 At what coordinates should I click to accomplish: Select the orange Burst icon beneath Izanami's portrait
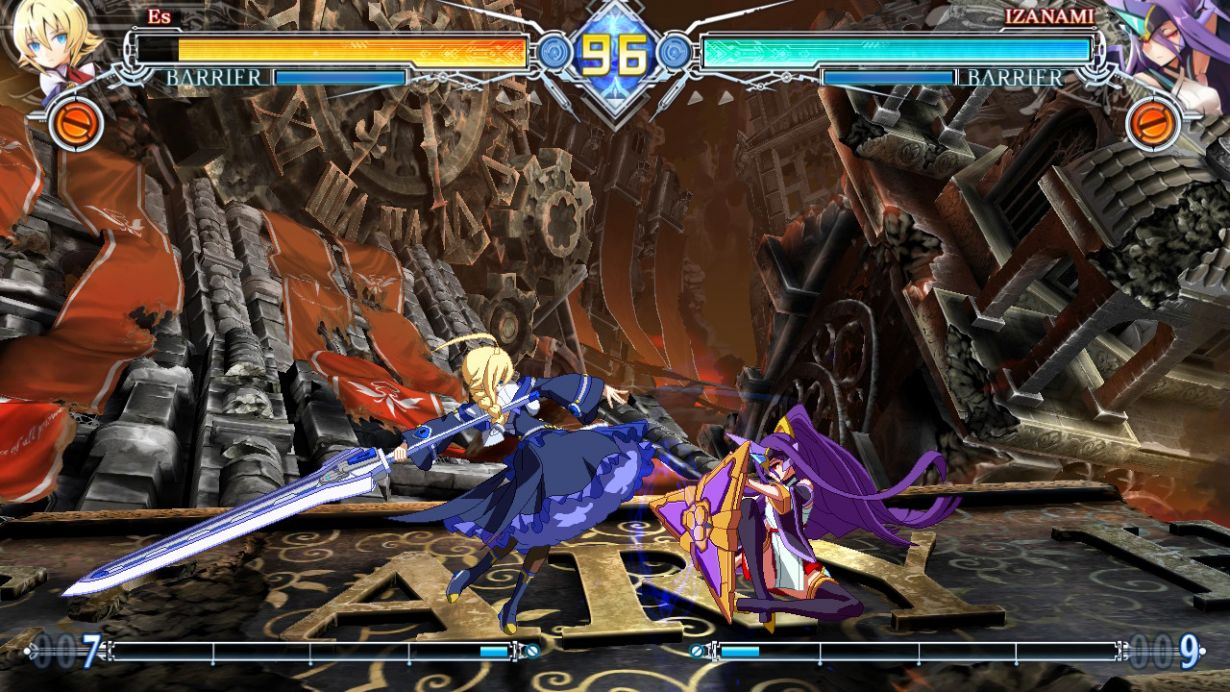pyautogui.click(x=1153, y=124)
